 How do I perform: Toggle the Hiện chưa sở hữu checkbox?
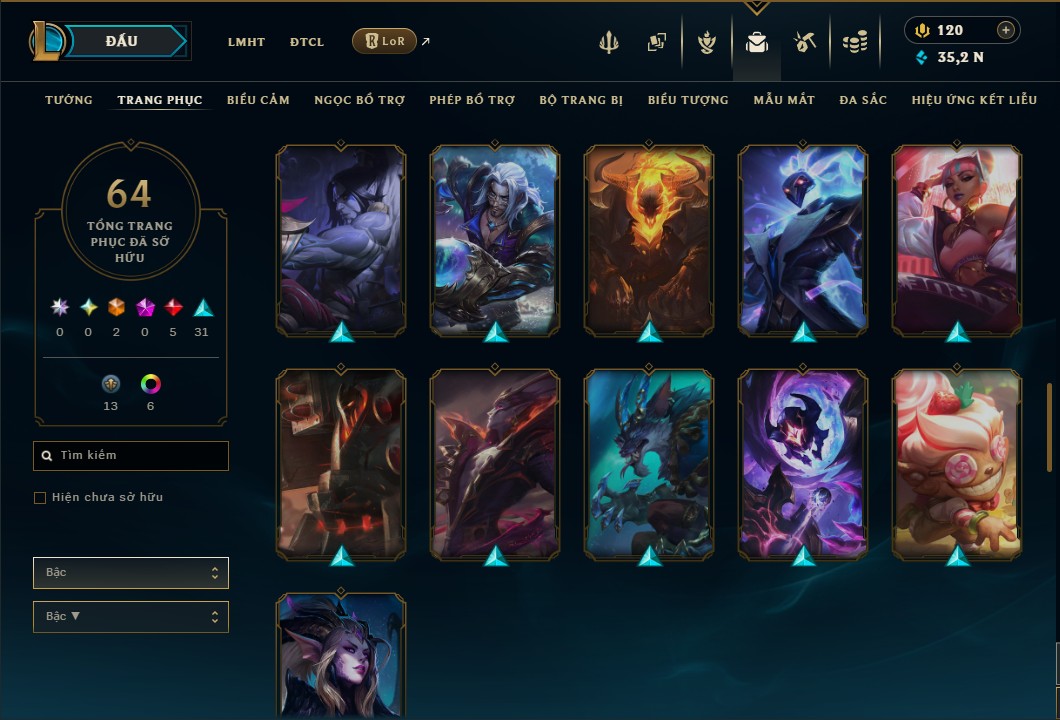point(40,498)
